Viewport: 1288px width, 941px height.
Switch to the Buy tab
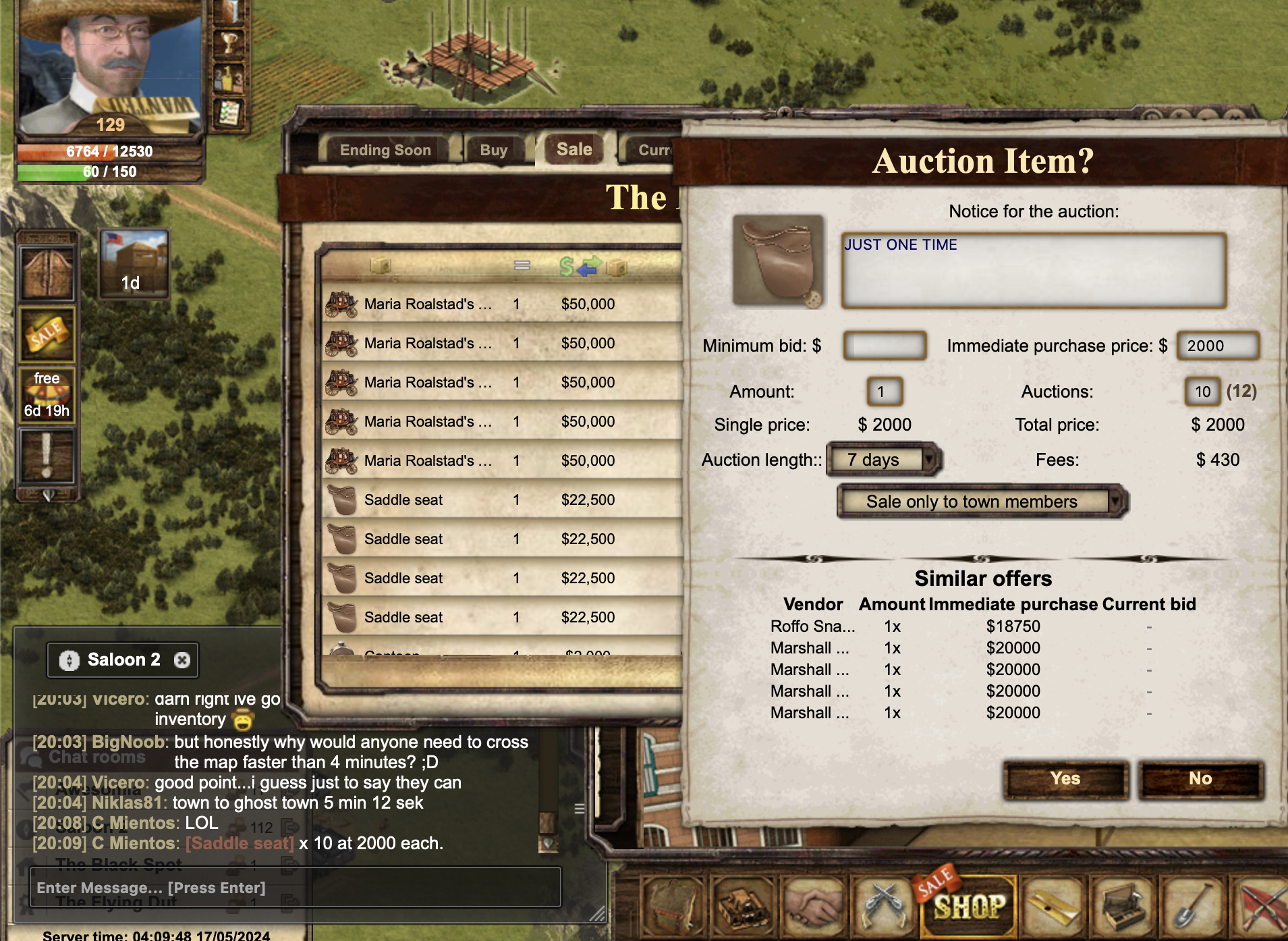point(493,150)
